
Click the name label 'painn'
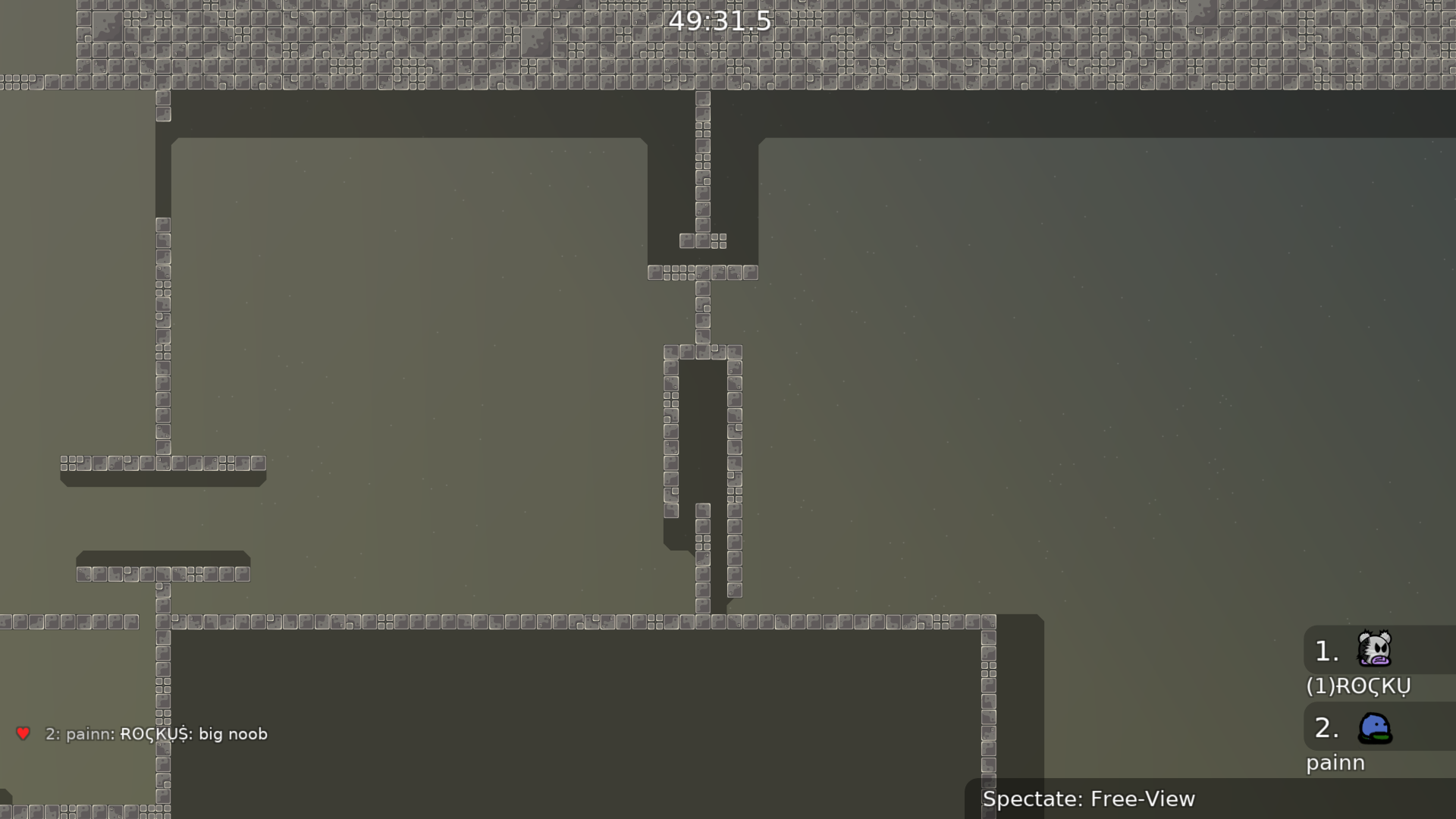pos(1335,763)
